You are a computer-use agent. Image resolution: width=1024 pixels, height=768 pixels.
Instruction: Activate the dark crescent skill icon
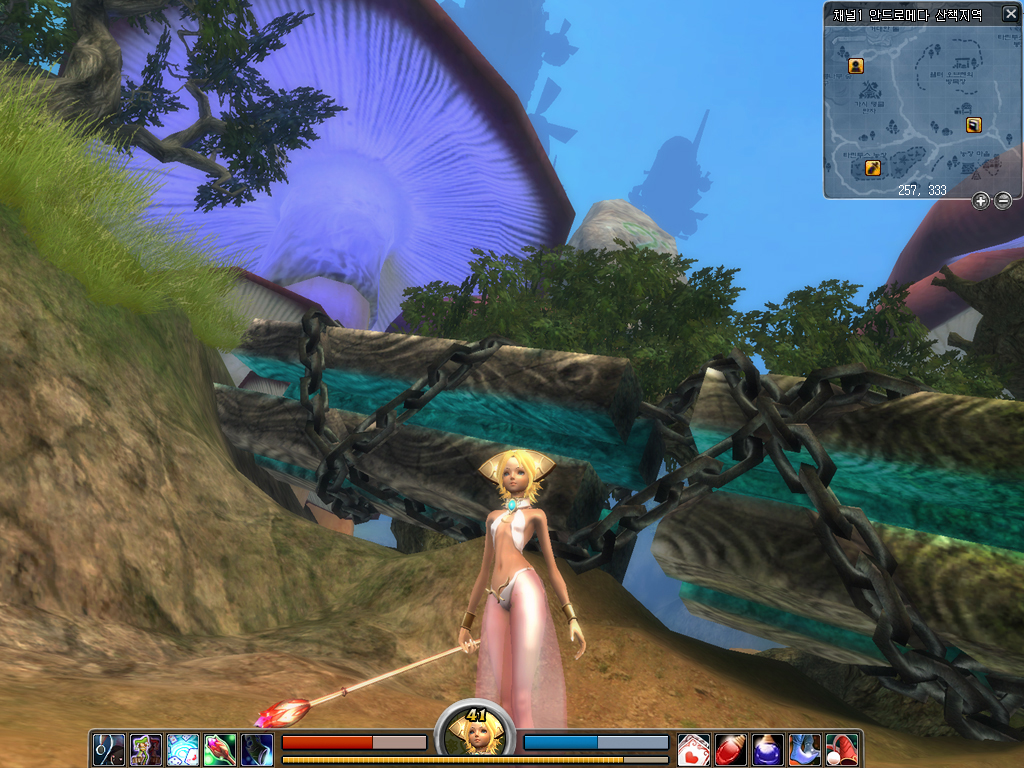click(x=109, y=749)
